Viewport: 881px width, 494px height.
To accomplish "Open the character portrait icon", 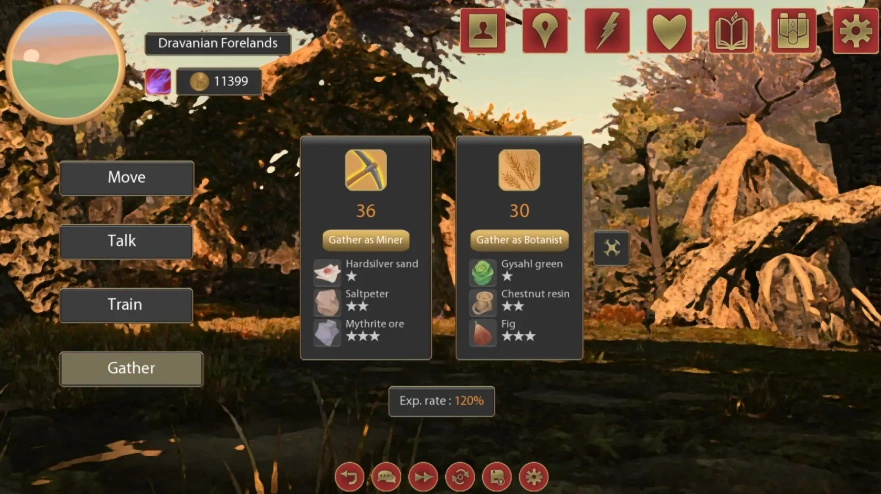I will [483, 31].
